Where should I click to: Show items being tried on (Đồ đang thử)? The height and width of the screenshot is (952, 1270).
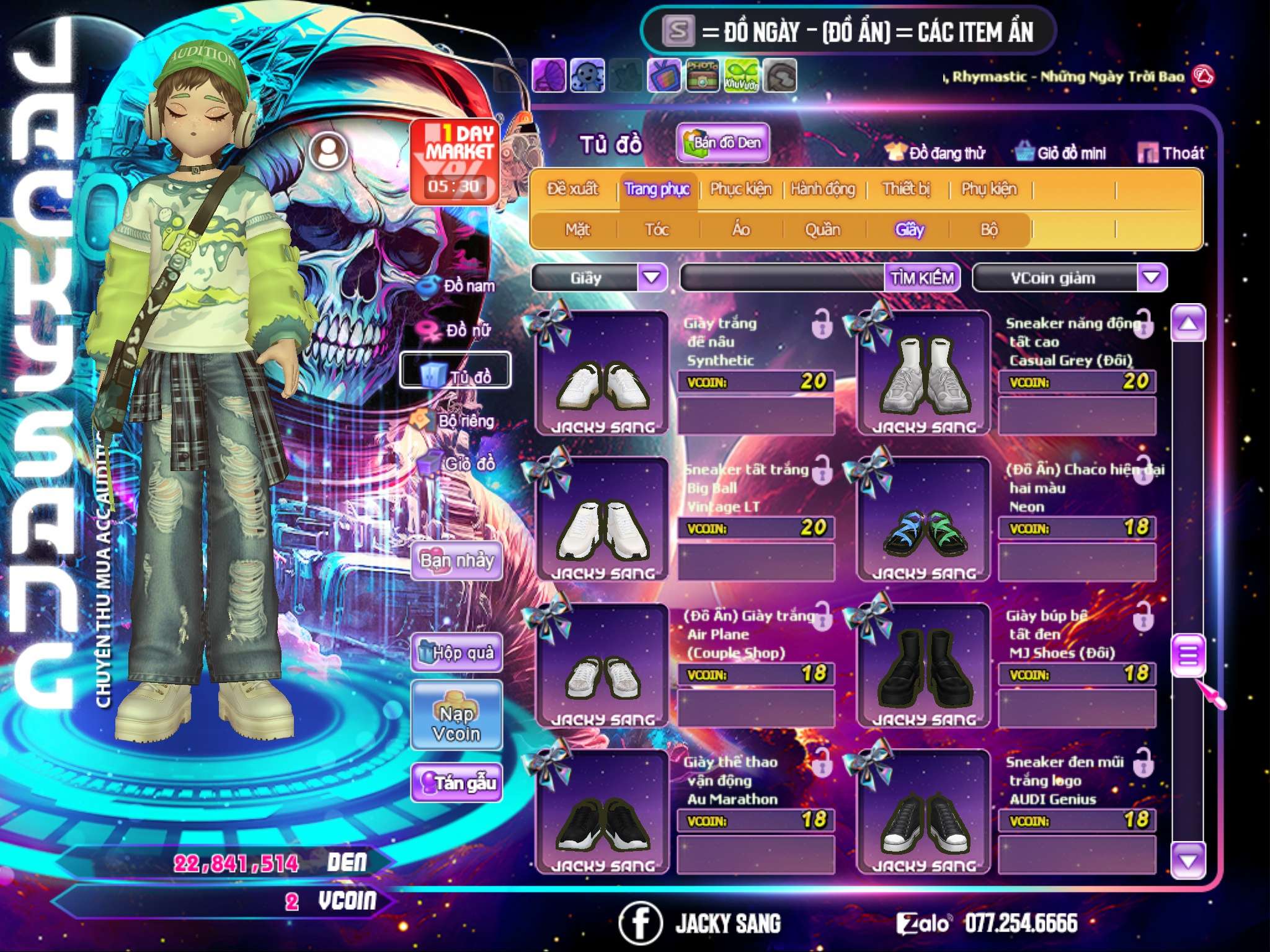click(x=936, y=153)
